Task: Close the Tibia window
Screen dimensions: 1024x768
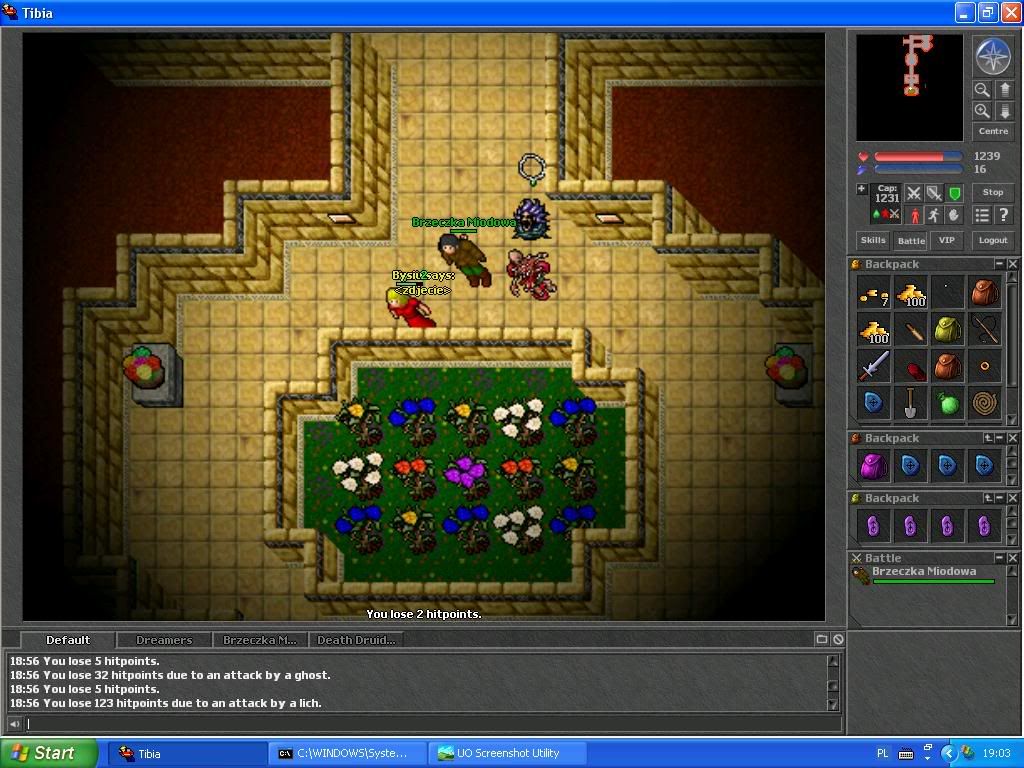Action: tap(1009, 13)
